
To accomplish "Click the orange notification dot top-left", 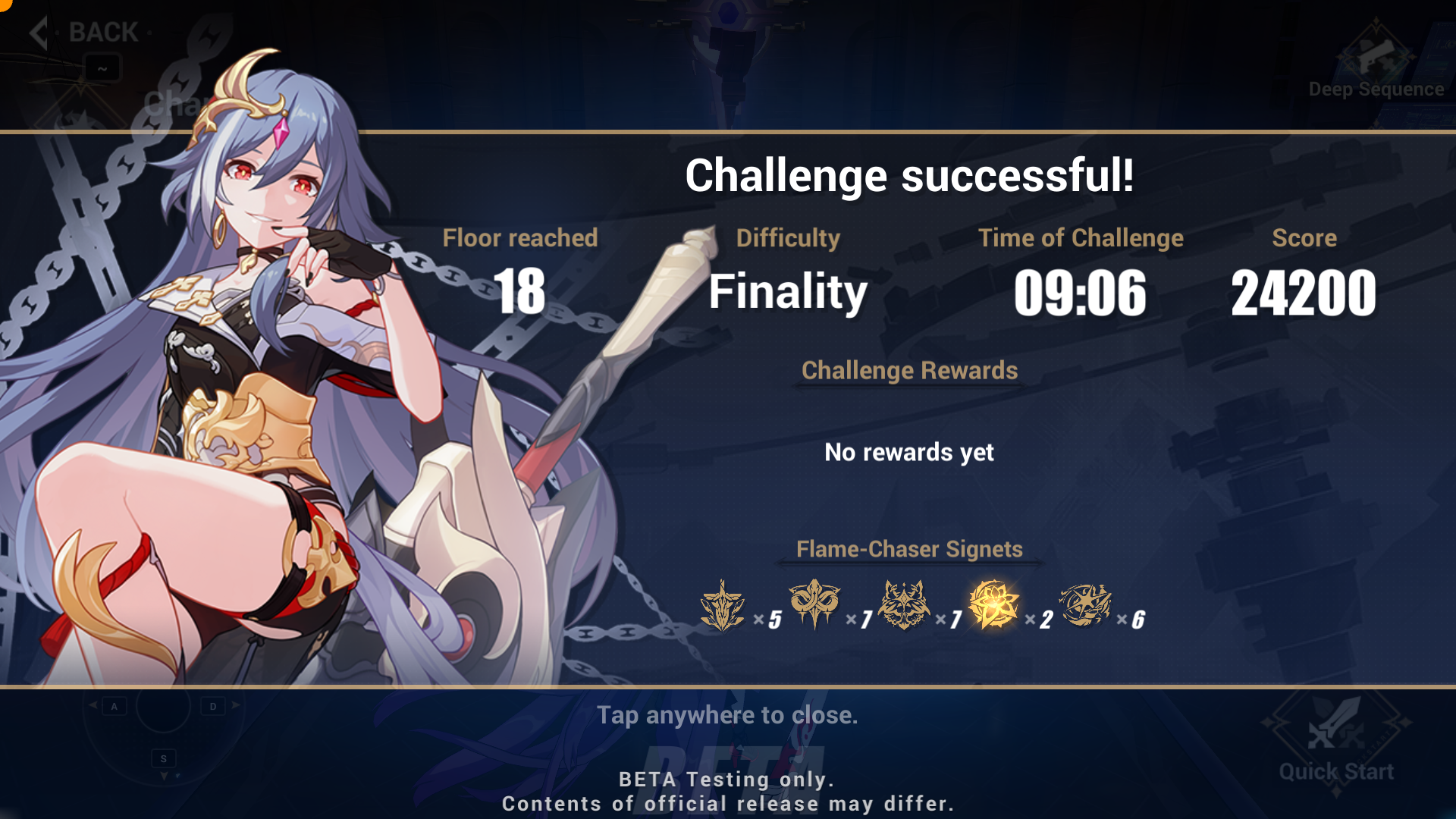I will 4,4.
